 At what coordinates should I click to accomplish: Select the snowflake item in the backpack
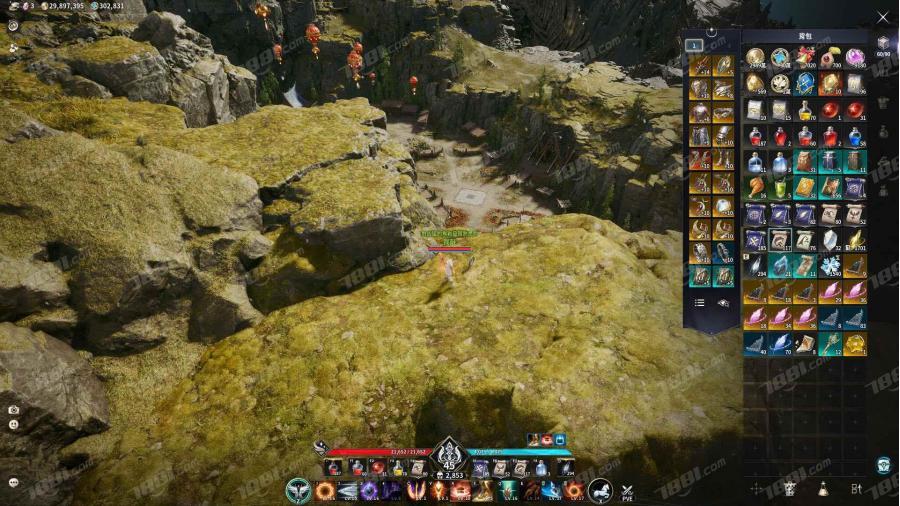click(x=831, y=266)
